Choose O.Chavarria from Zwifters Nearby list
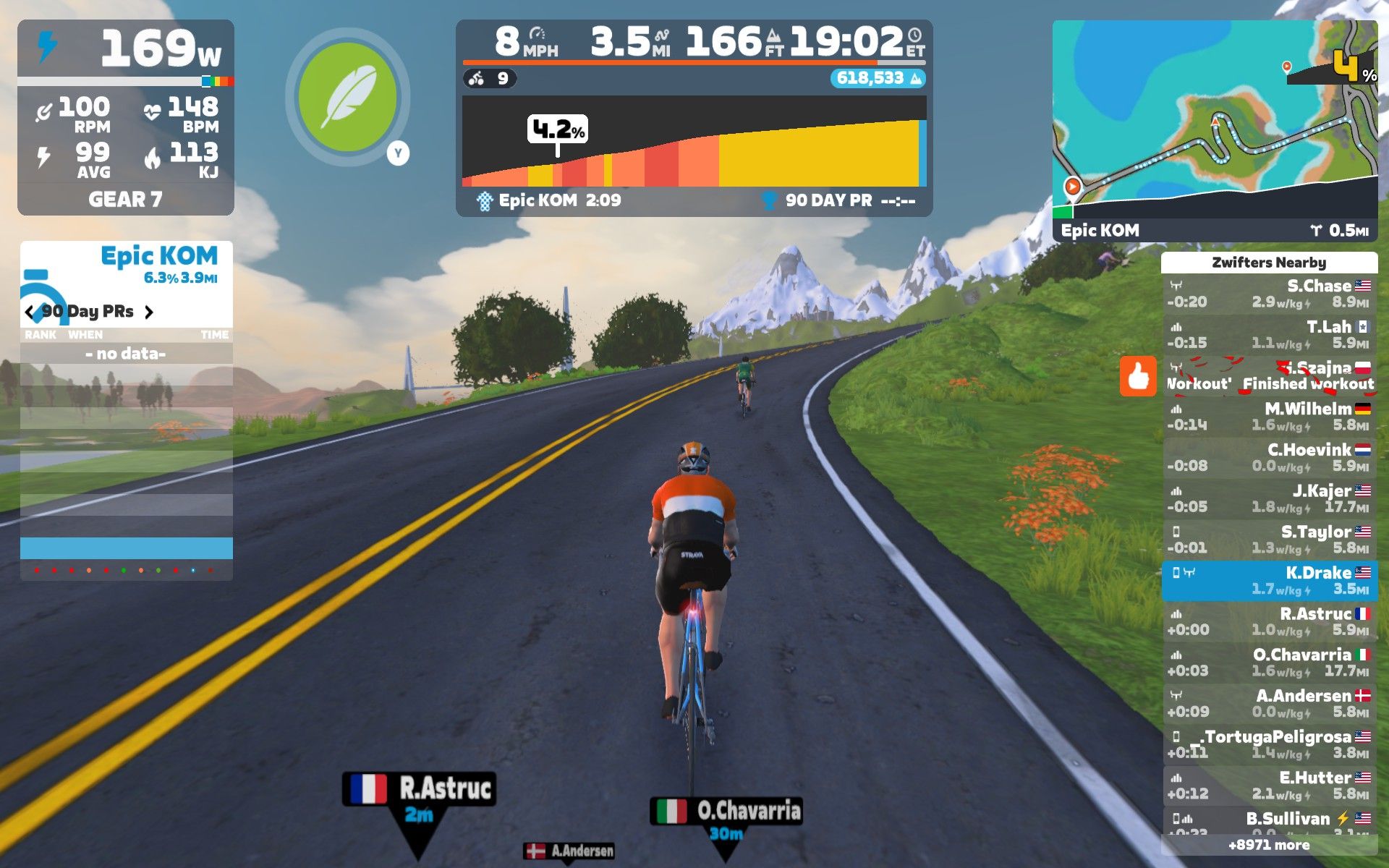This screenshot has width=1389, height=868. 1269,663
